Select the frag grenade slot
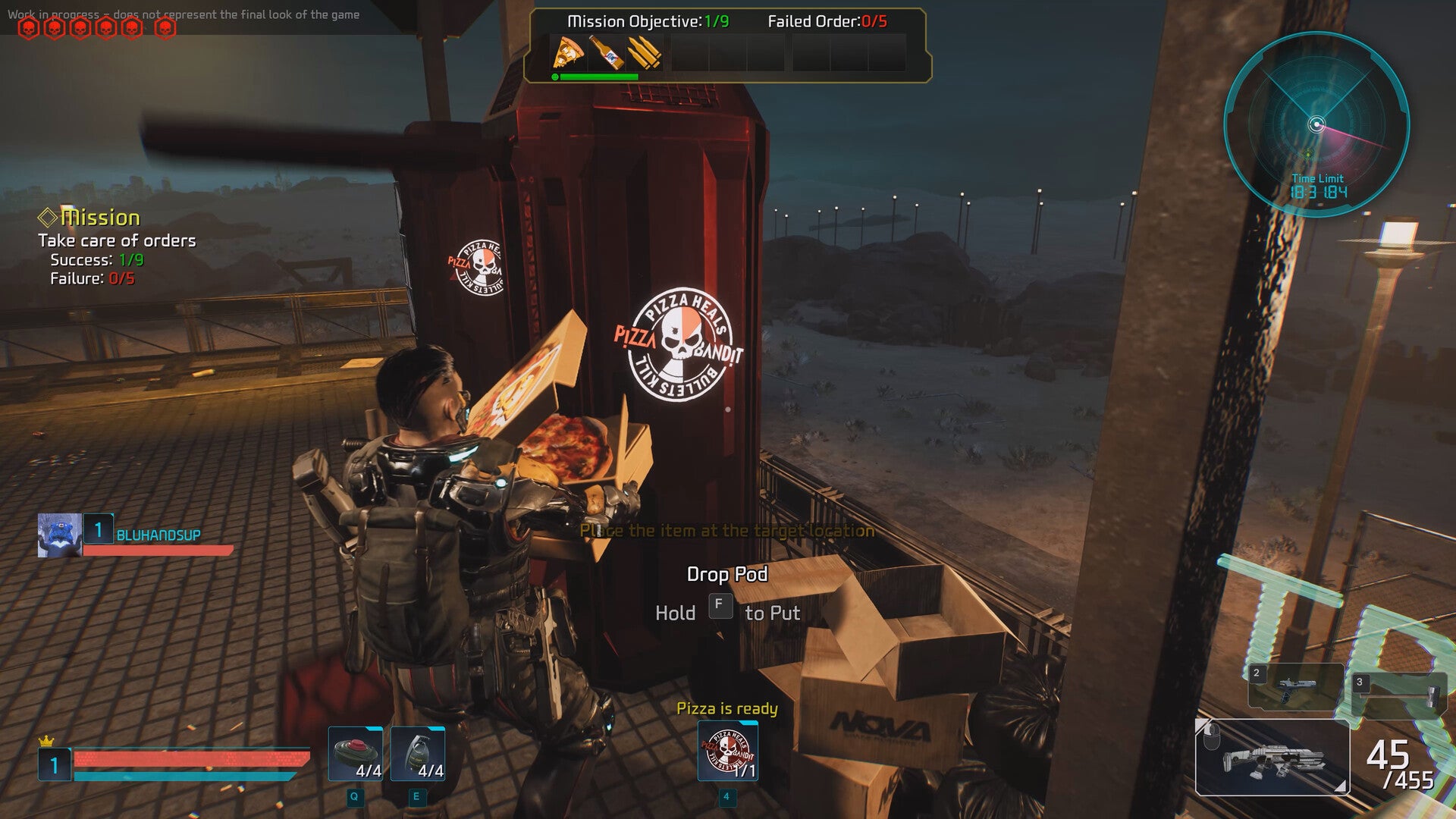The width and height of the screenshot is (1456, 819). (418, 754)
